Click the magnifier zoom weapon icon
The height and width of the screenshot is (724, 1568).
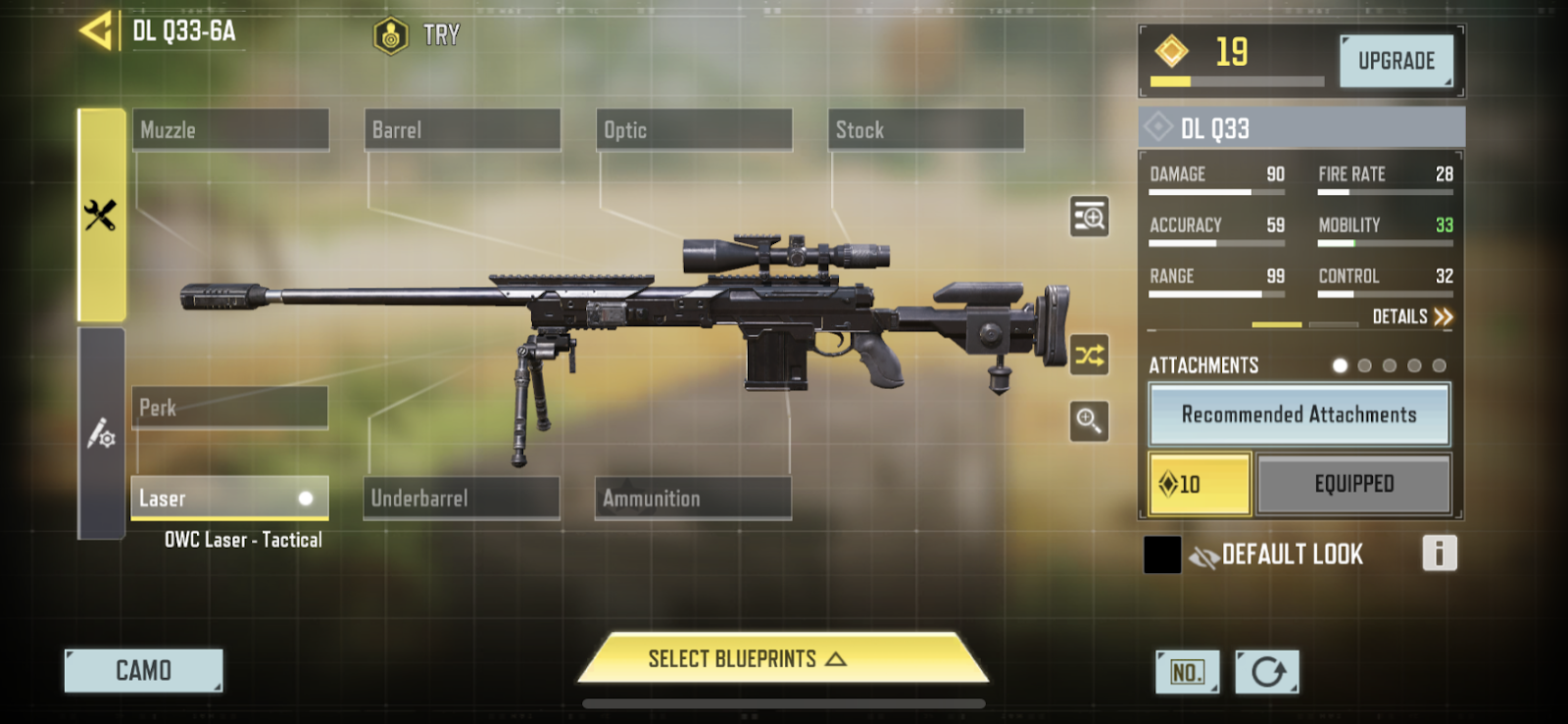pos(1089,421)
